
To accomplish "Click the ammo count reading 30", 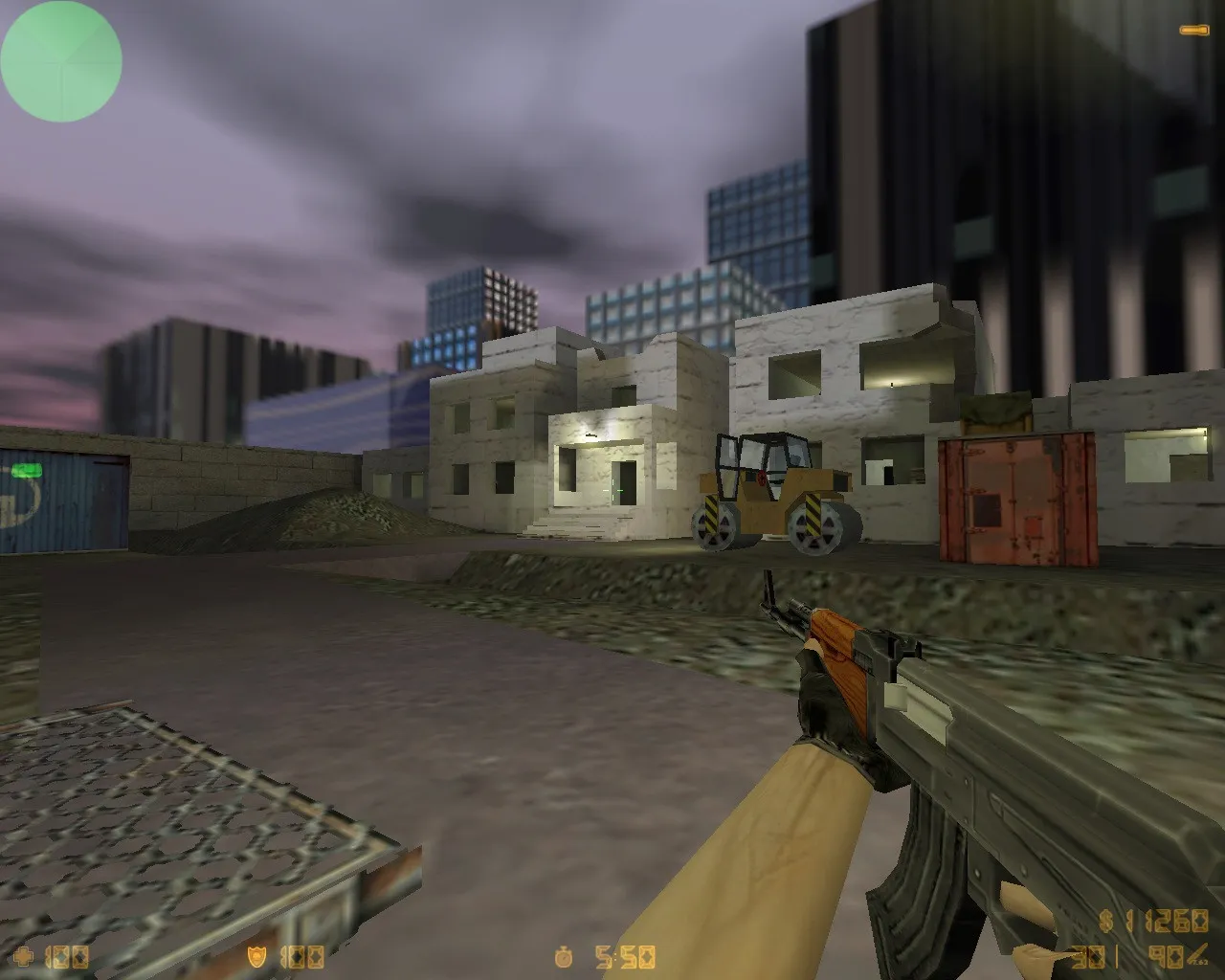I will [x=1086, y=955].
